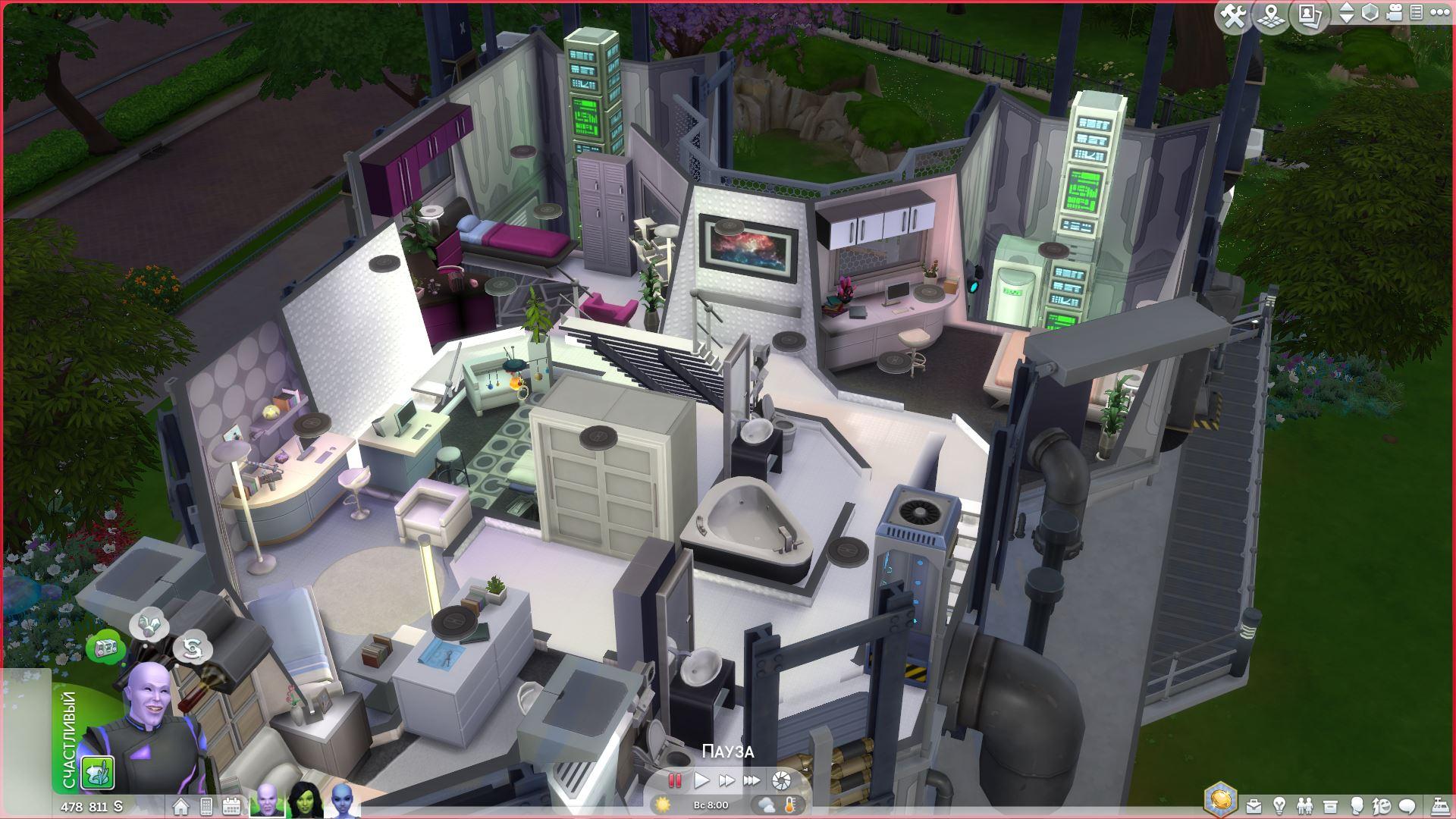
Task: Open the career briefcase panel
Action: [x=1254, y=806]
